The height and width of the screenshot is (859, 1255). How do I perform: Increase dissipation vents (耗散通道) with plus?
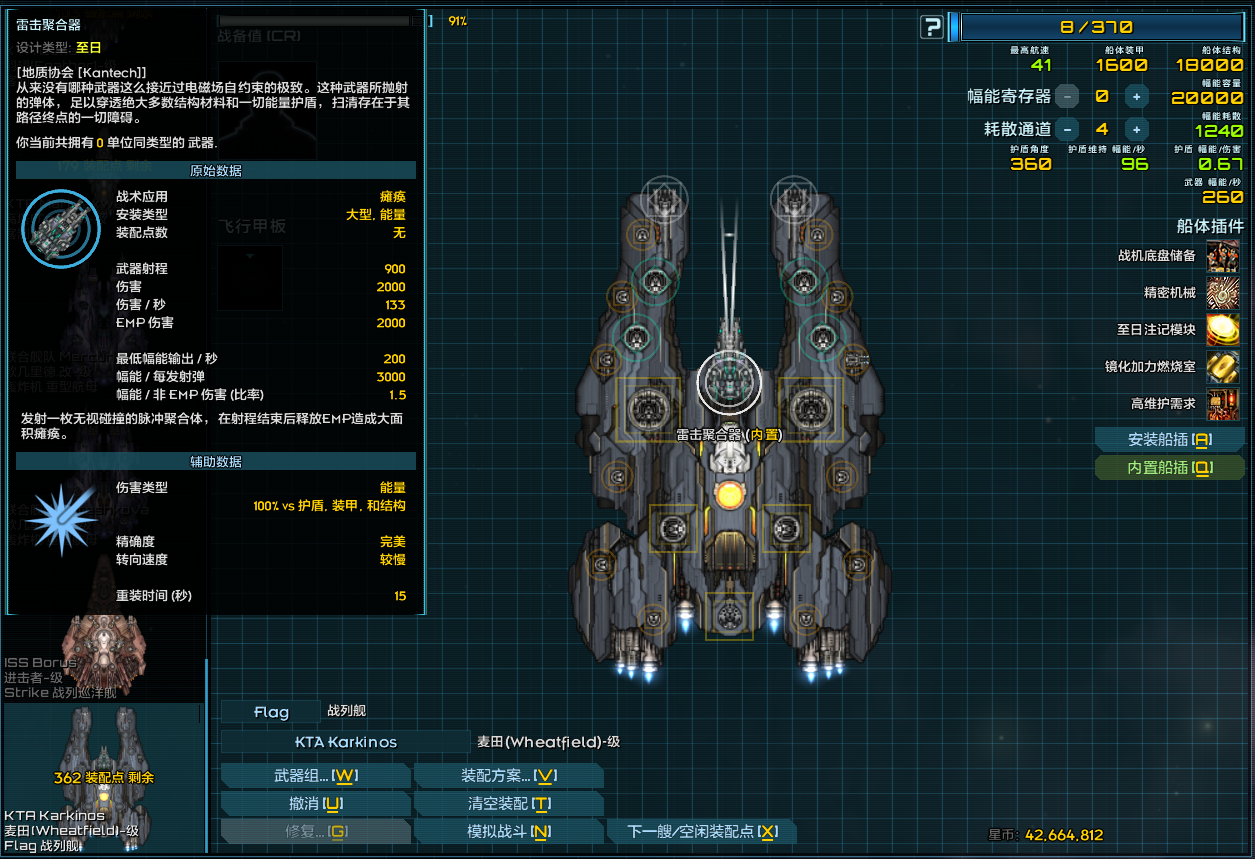(1136, 129)
